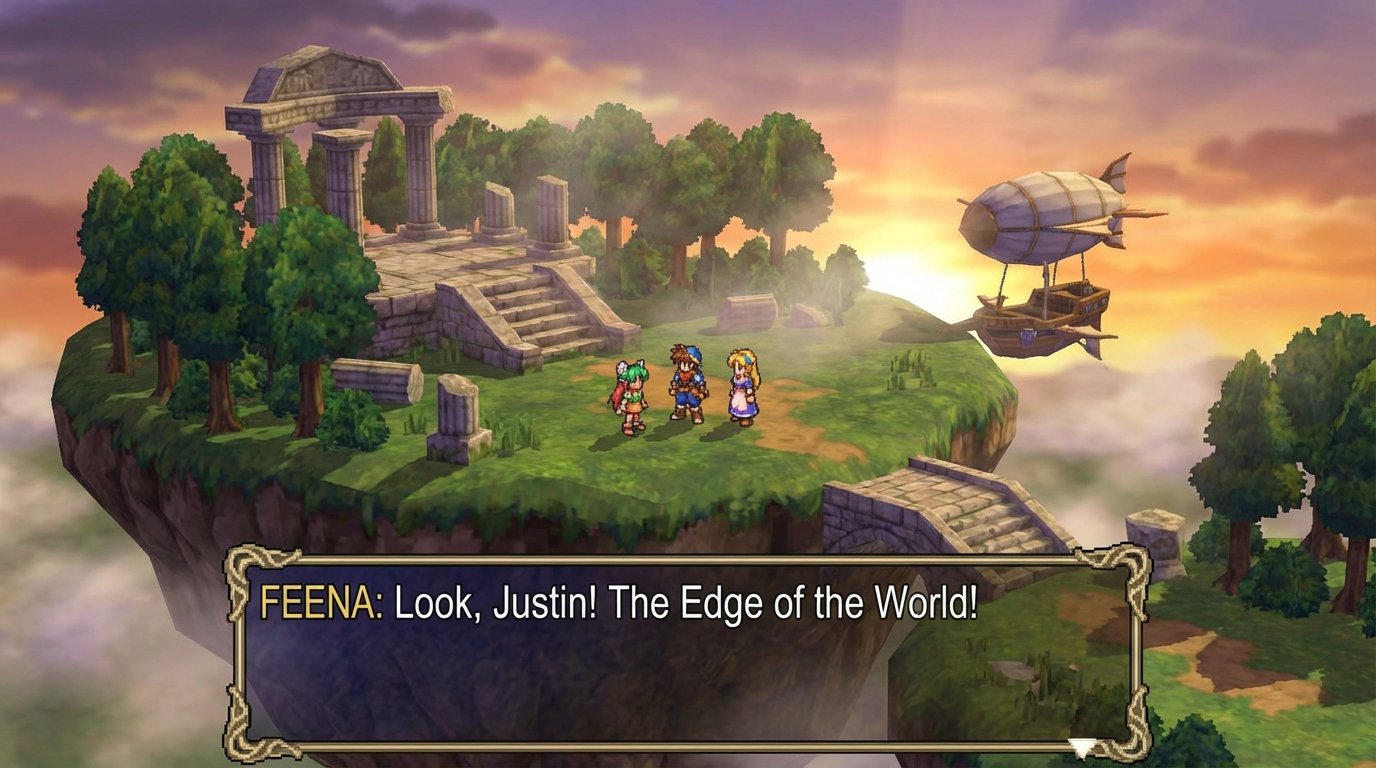This screenshot has height=768, width=1376.
Task: Click the stone block column on the far right
Action: (x=1153, y=540)
